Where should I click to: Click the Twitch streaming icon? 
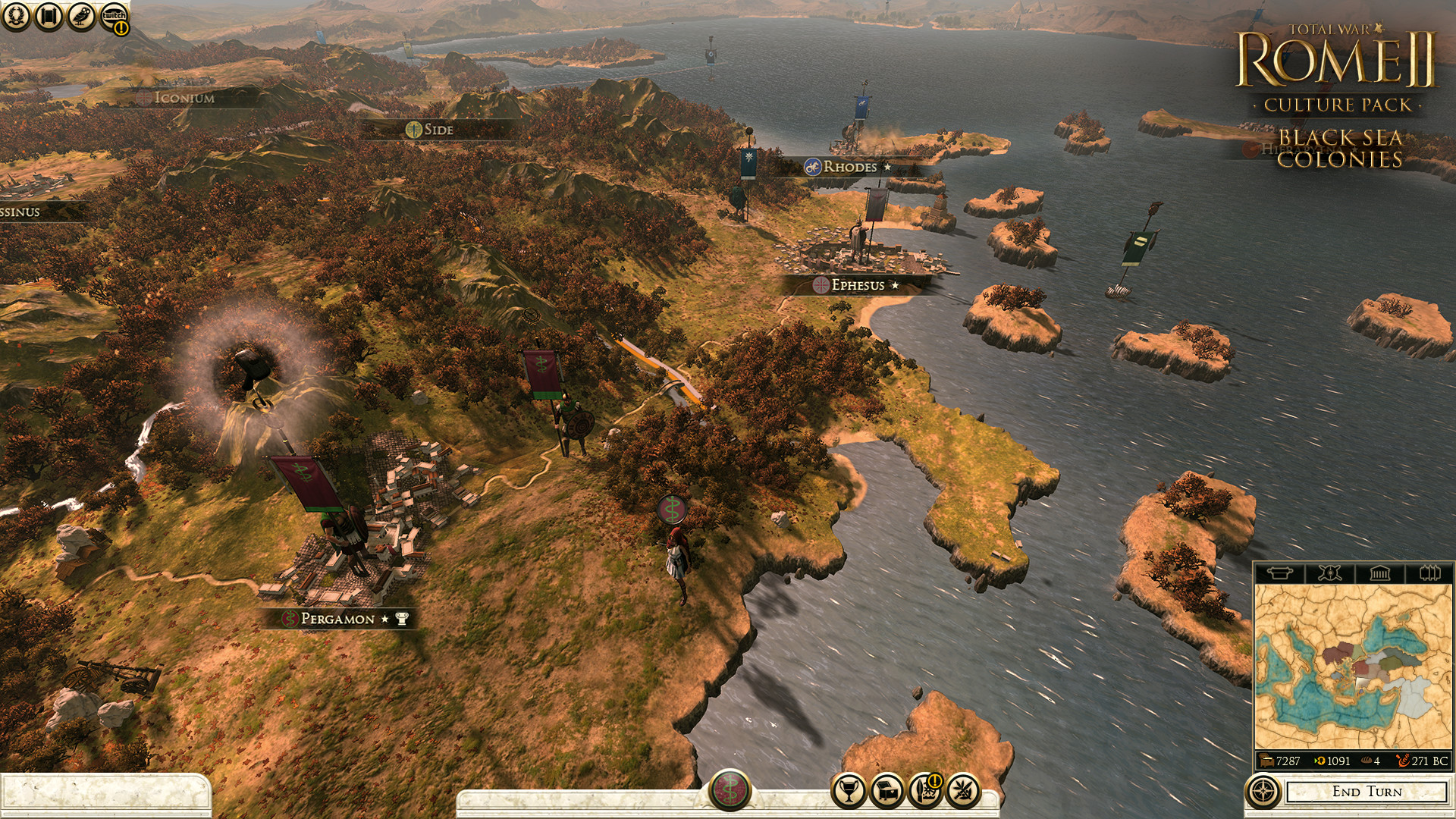pyautogui.click(x=112, y=16)
